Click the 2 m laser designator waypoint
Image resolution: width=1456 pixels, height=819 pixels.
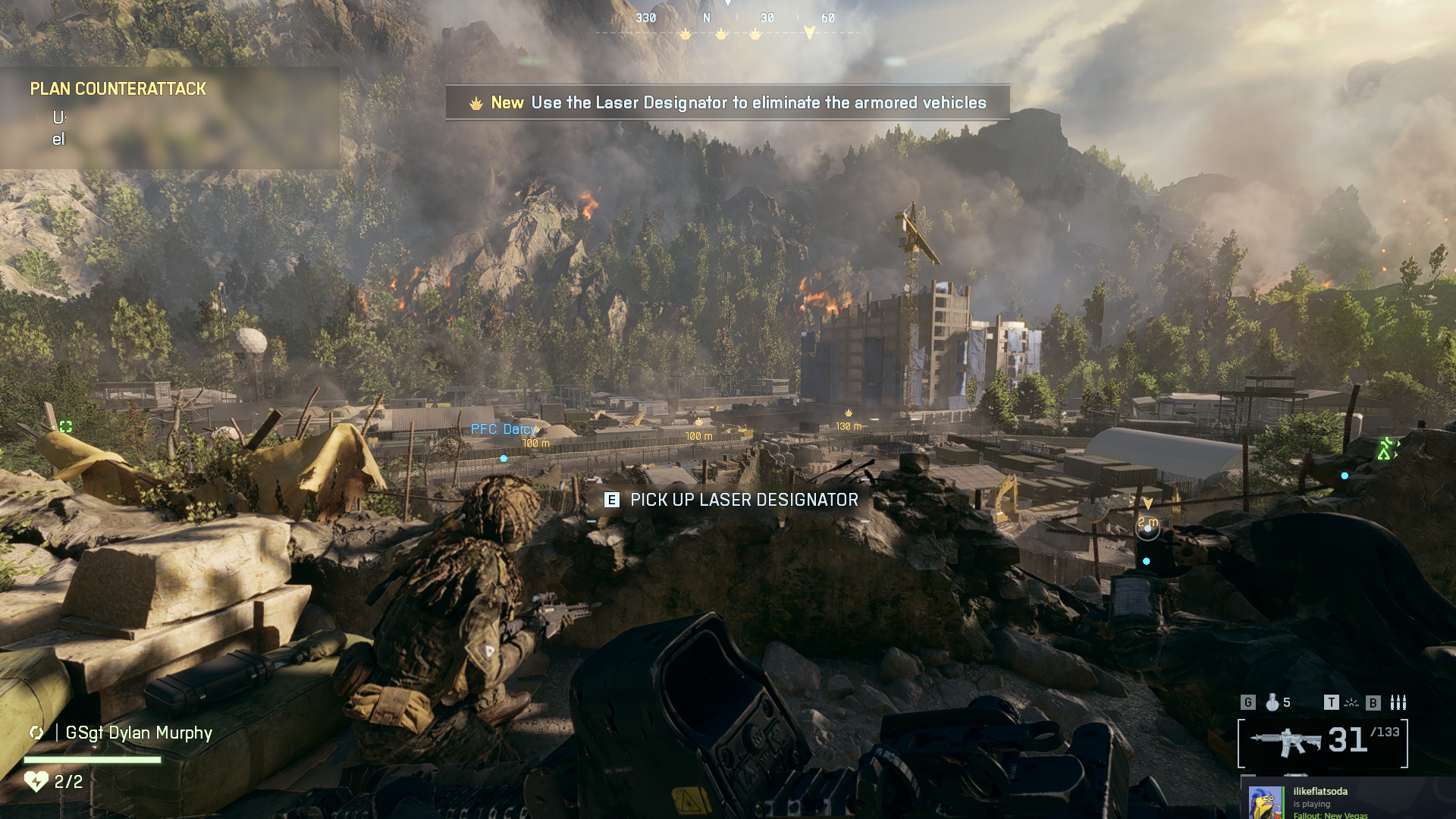pyautogui.click(x=1147, y=527)
